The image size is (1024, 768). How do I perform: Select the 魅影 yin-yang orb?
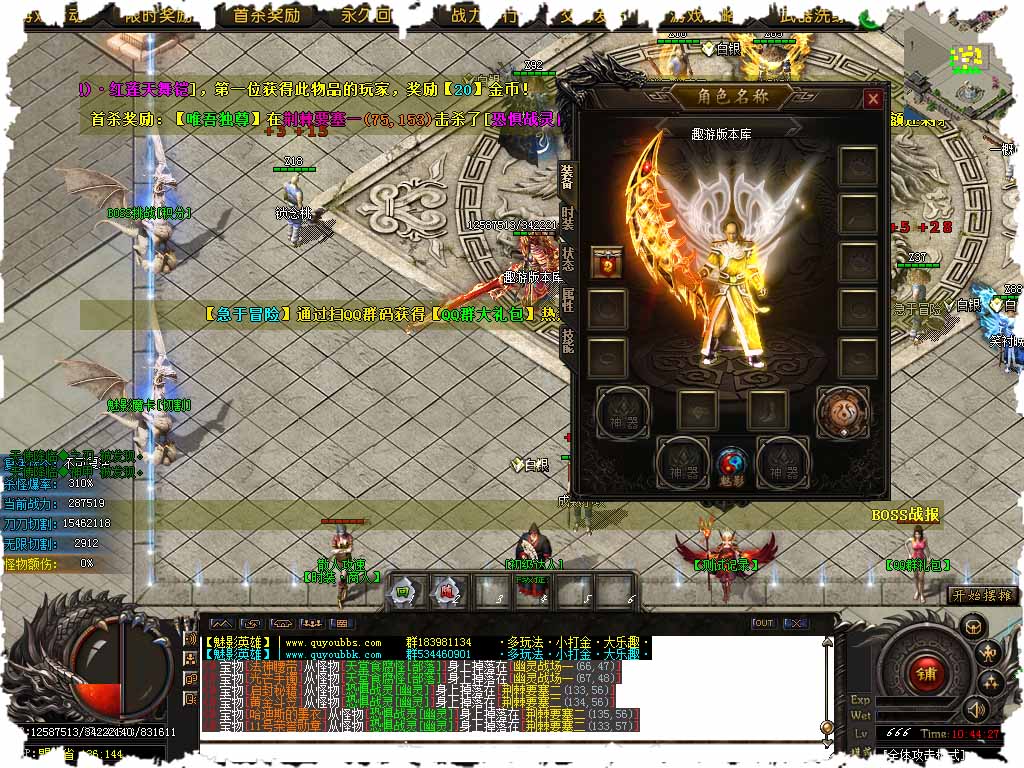732,465
